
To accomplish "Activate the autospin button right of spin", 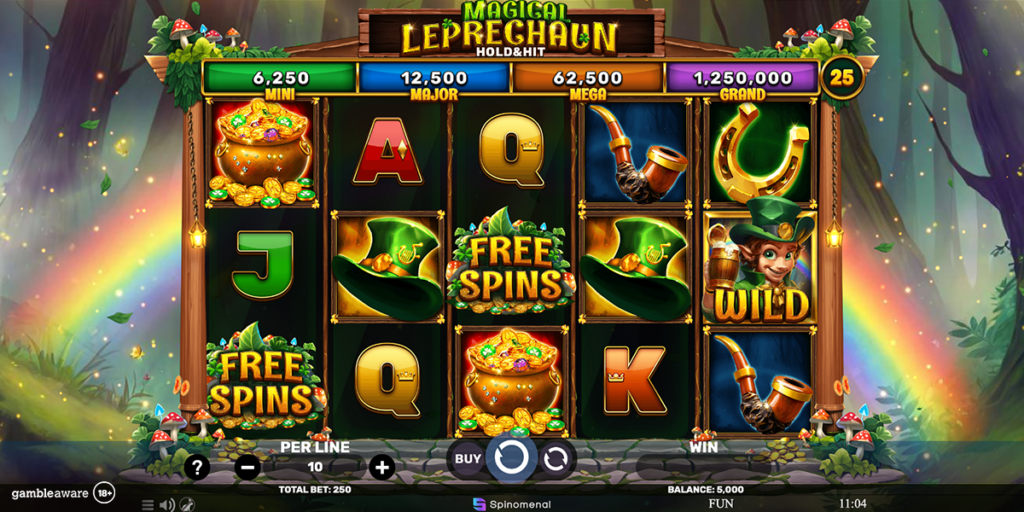I will point(557,460).
